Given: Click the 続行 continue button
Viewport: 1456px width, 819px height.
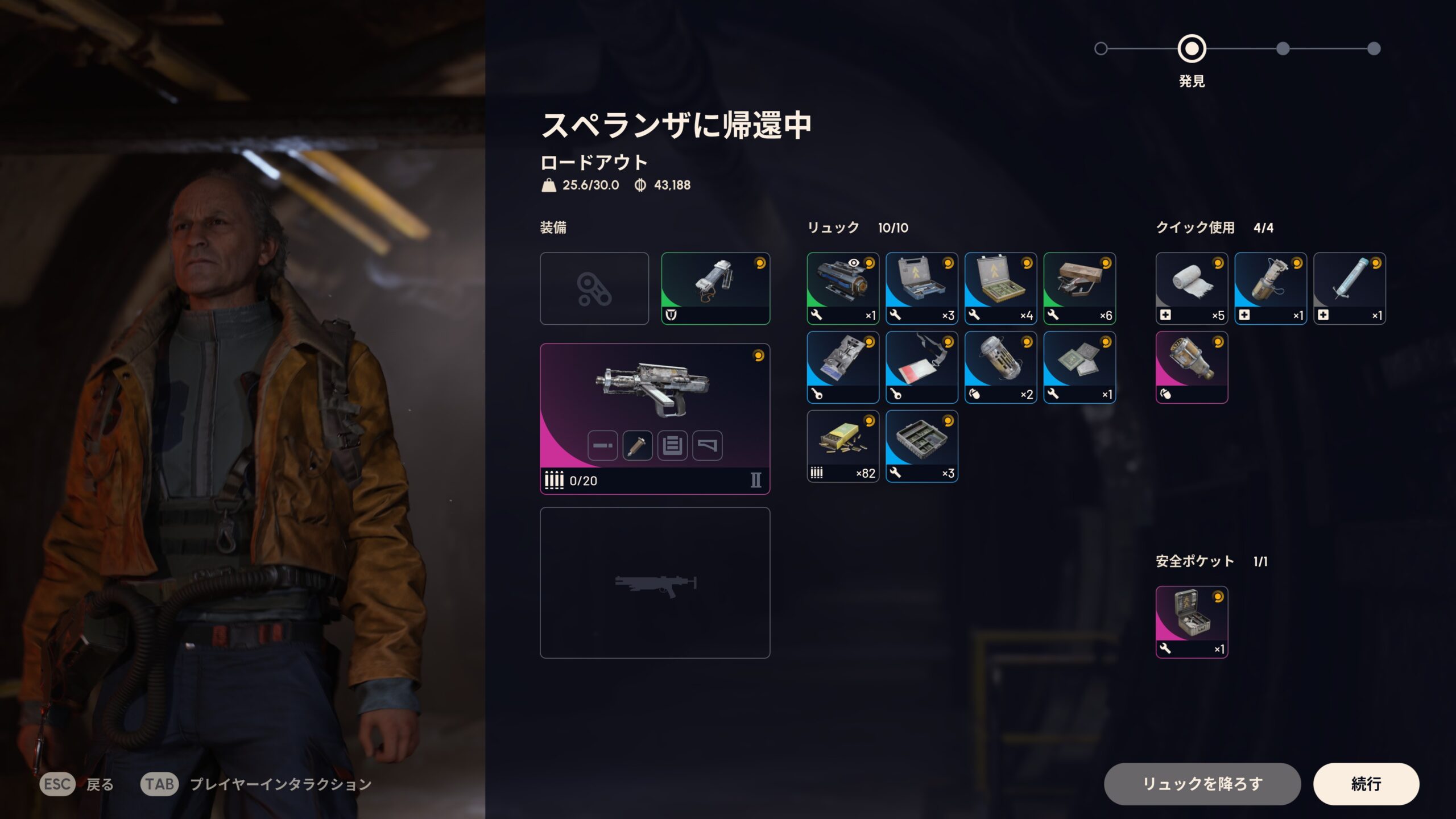Looking at the screenshot, I should pos(1366,784).
